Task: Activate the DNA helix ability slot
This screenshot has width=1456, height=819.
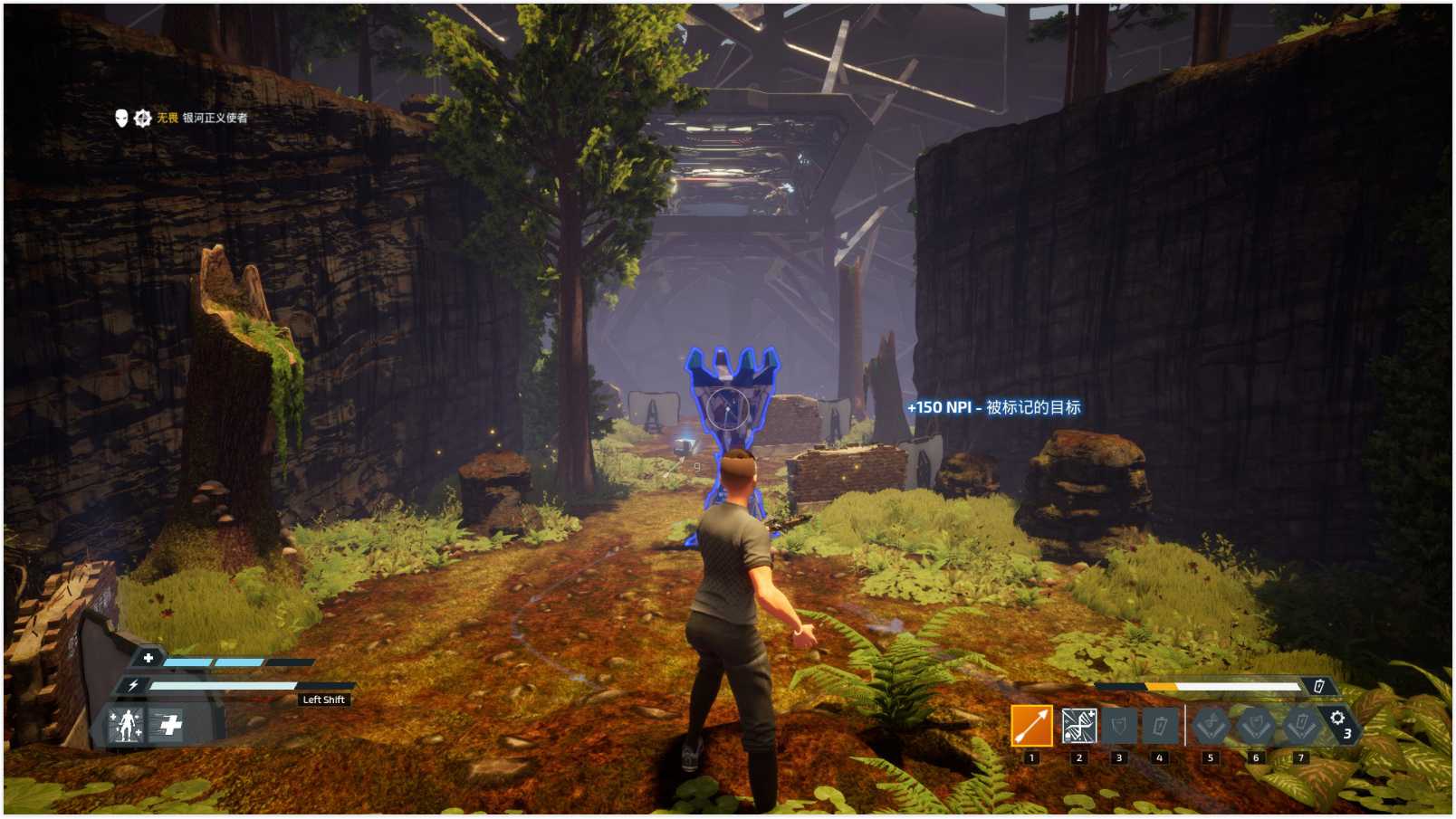Action: [1078, 726]
